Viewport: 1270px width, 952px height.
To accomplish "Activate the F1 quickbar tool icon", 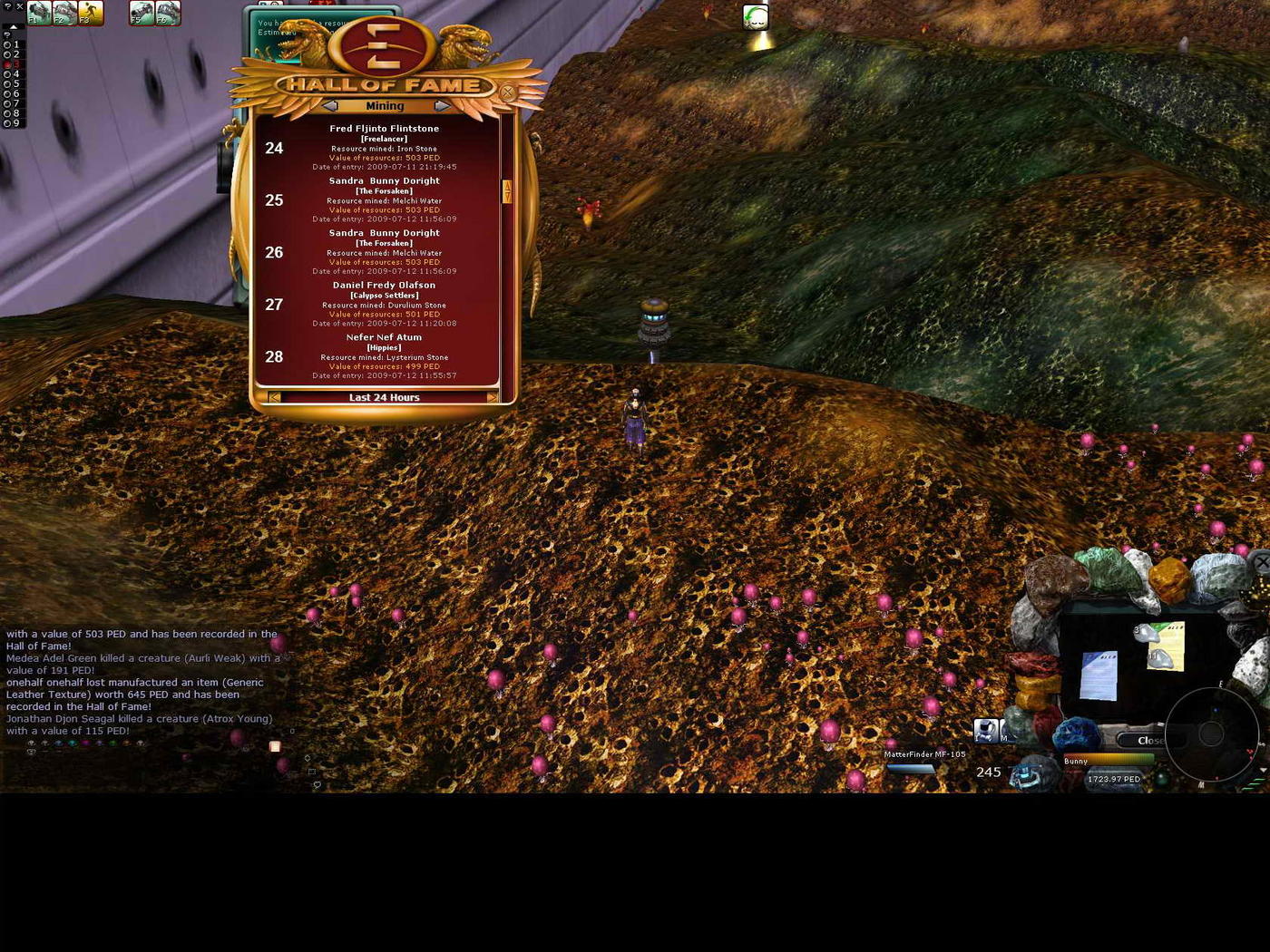I will 39,13.
